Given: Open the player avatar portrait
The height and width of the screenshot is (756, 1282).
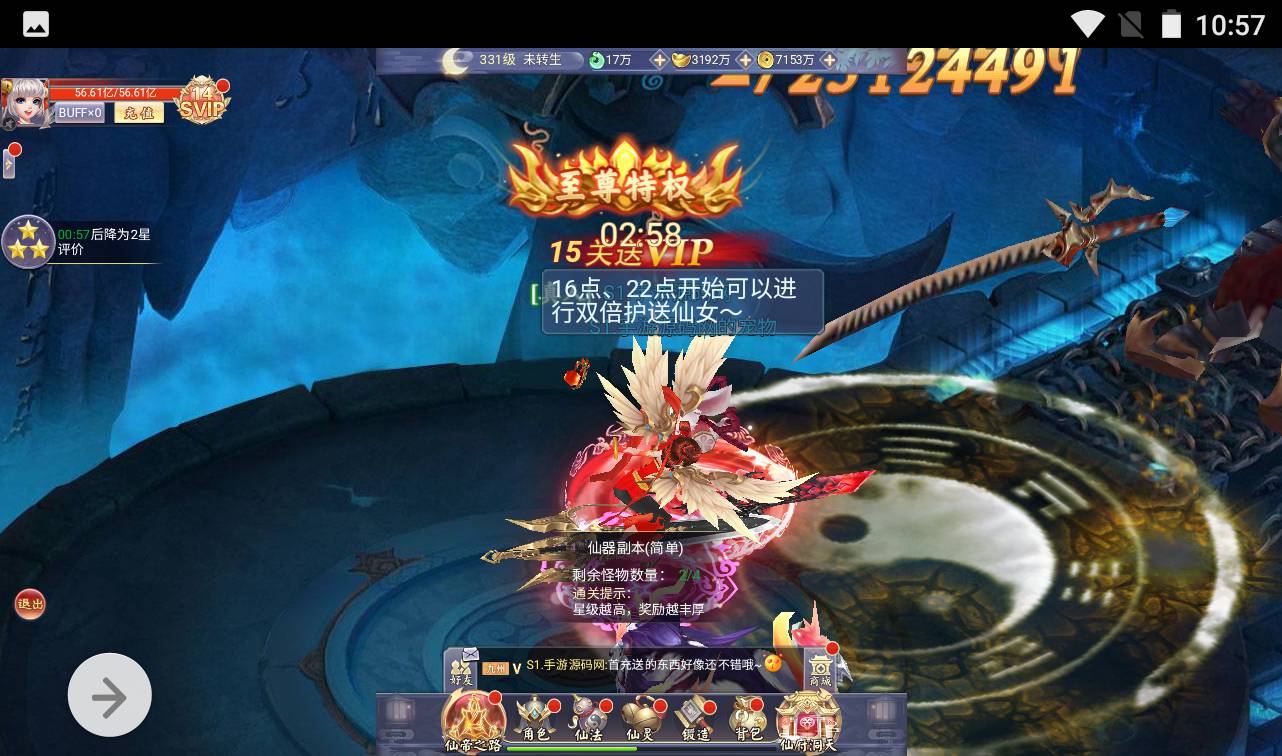Looking at the screenshot, I should tap(25, 103).
